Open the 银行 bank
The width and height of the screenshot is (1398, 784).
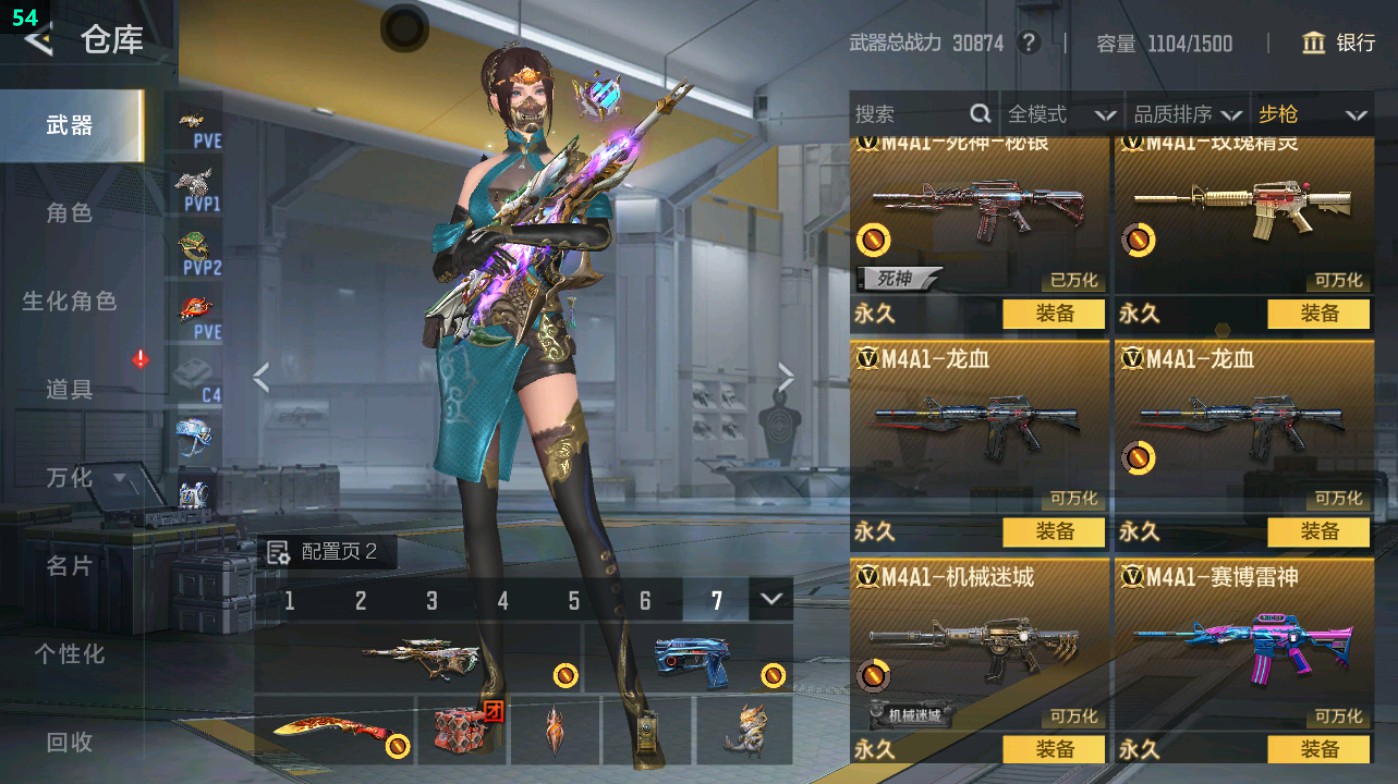click(1339, 43)
